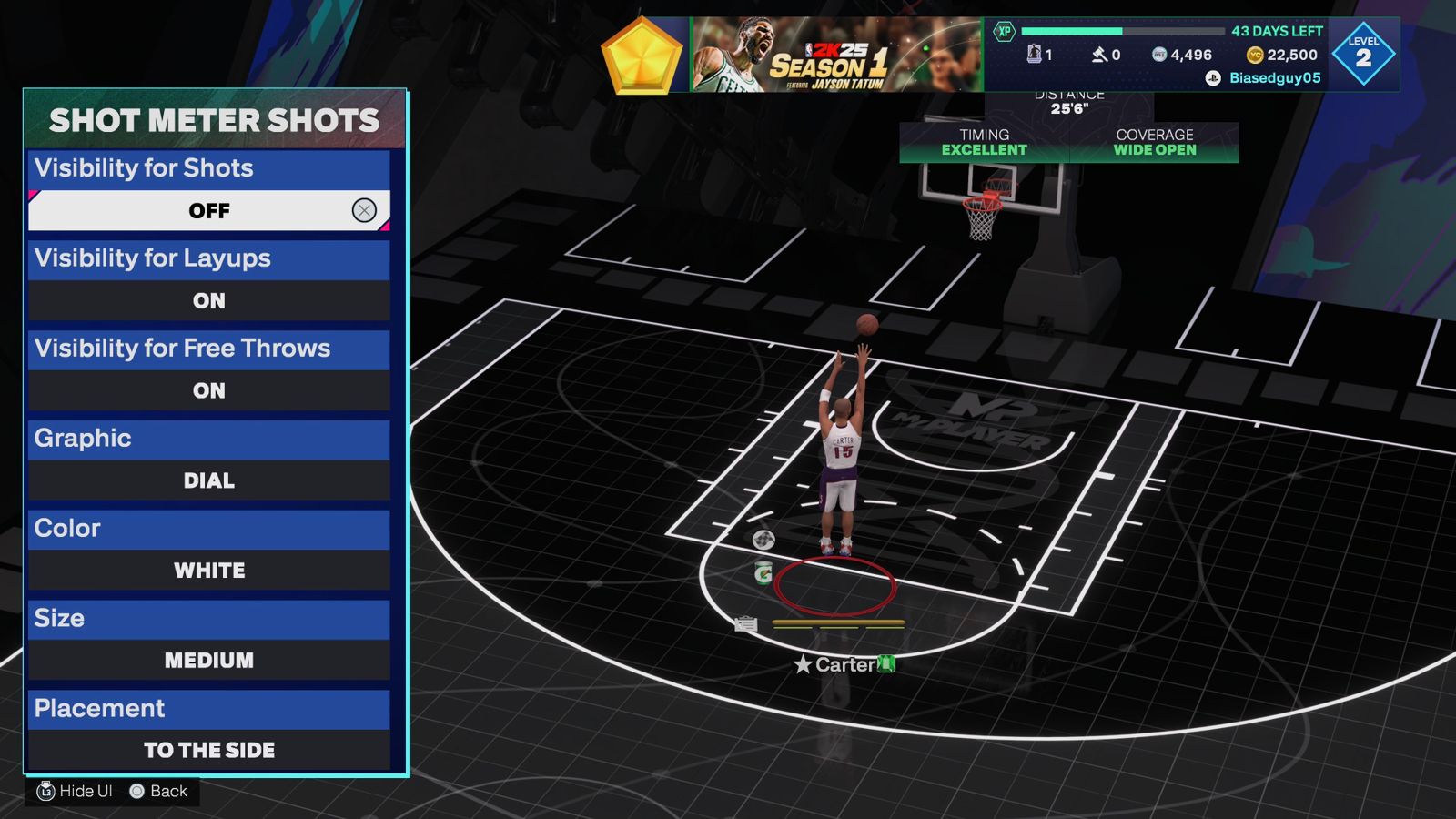Click the gold Season pentagon badge
This screenshot has width=1456, height=819.
[642, 53]
